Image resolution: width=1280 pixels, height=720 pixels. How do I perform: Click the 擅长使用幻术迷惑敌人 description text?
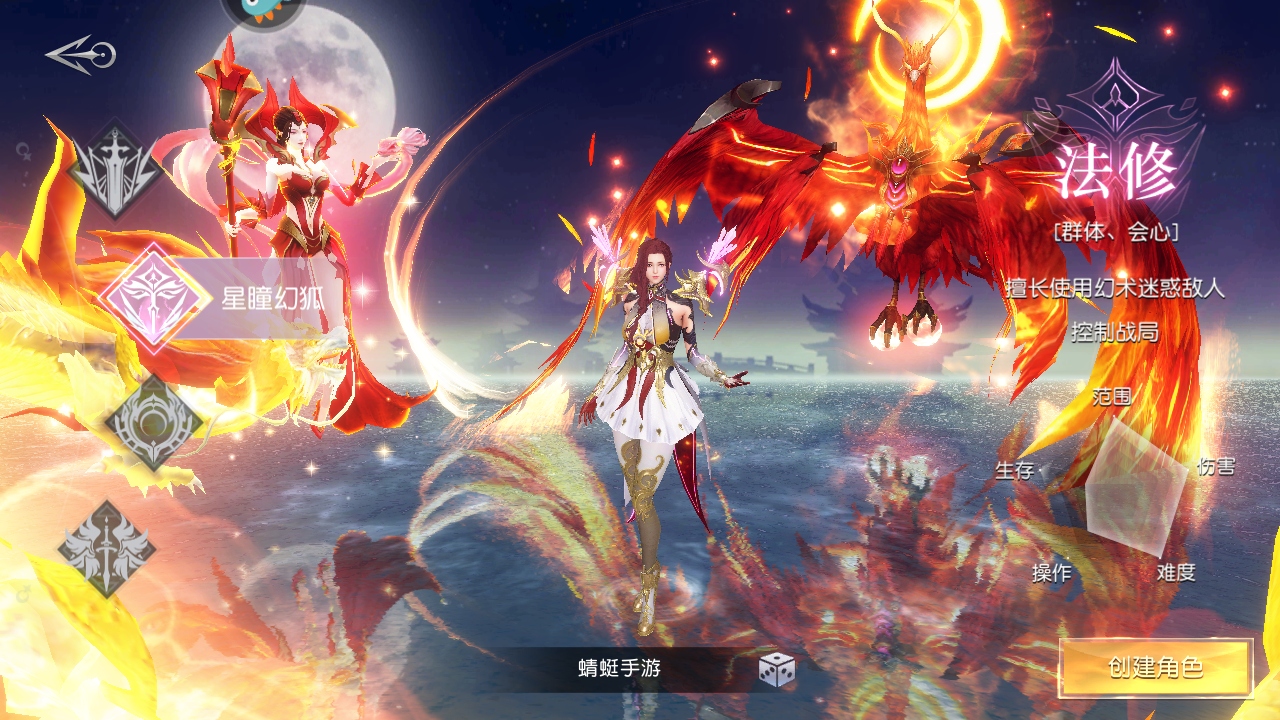pyautogui.click(x=1112, y=285)
